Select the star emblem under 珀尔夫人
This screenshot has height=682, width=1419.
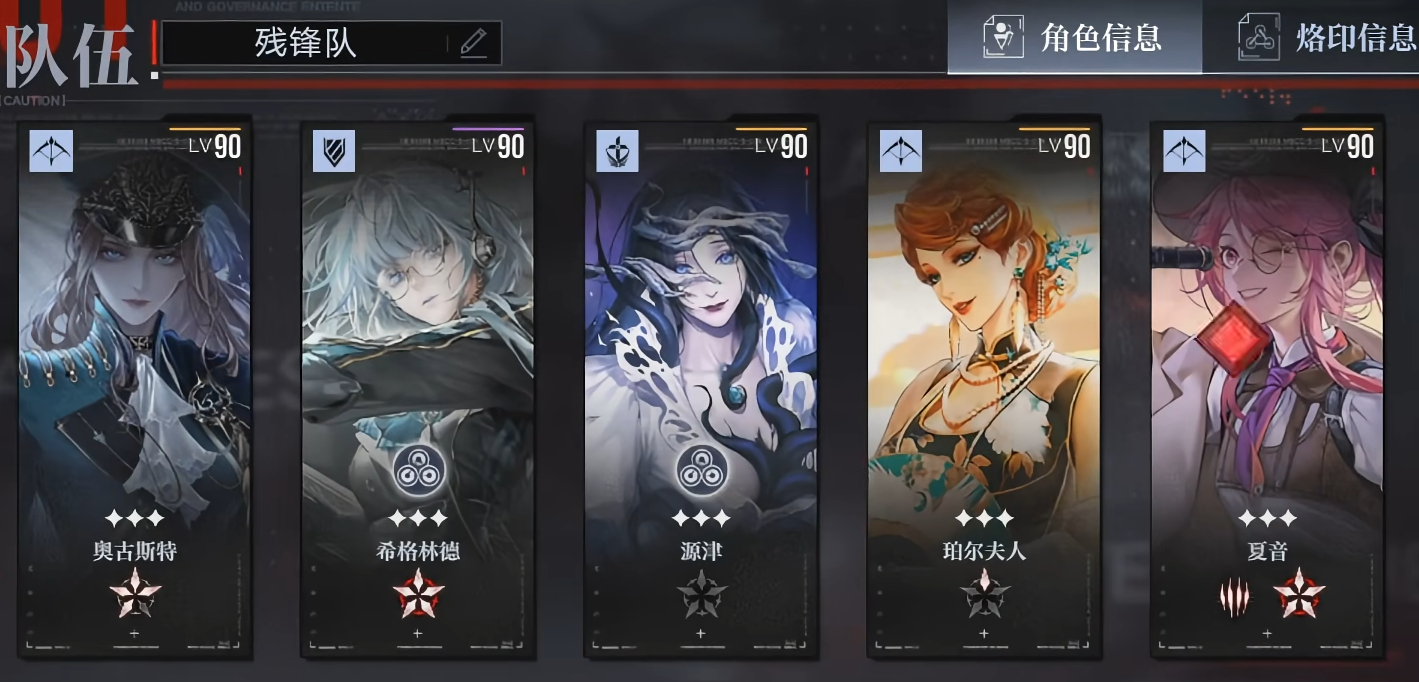(x=984, y=595)
